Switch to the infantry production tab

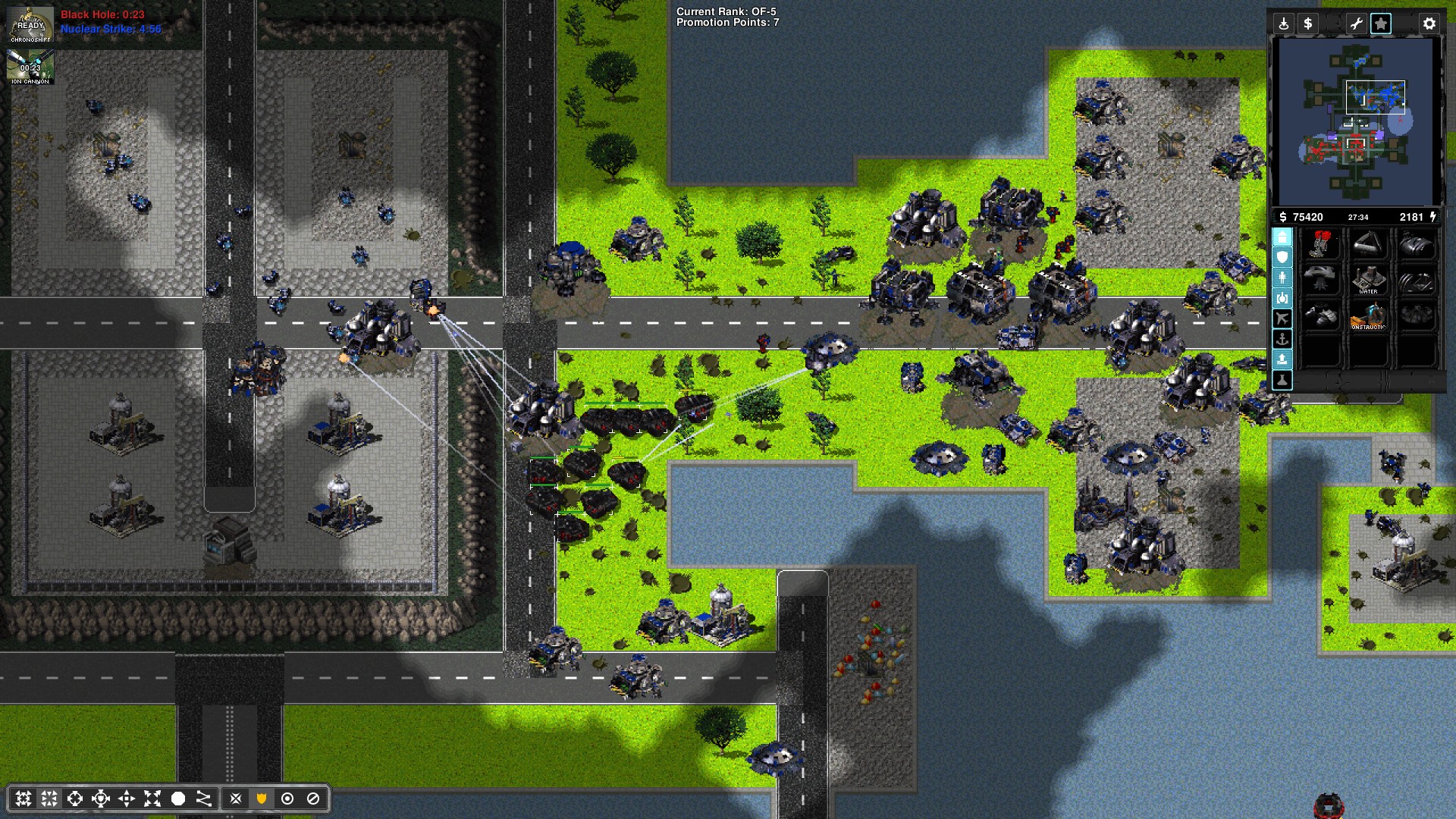1282,278
